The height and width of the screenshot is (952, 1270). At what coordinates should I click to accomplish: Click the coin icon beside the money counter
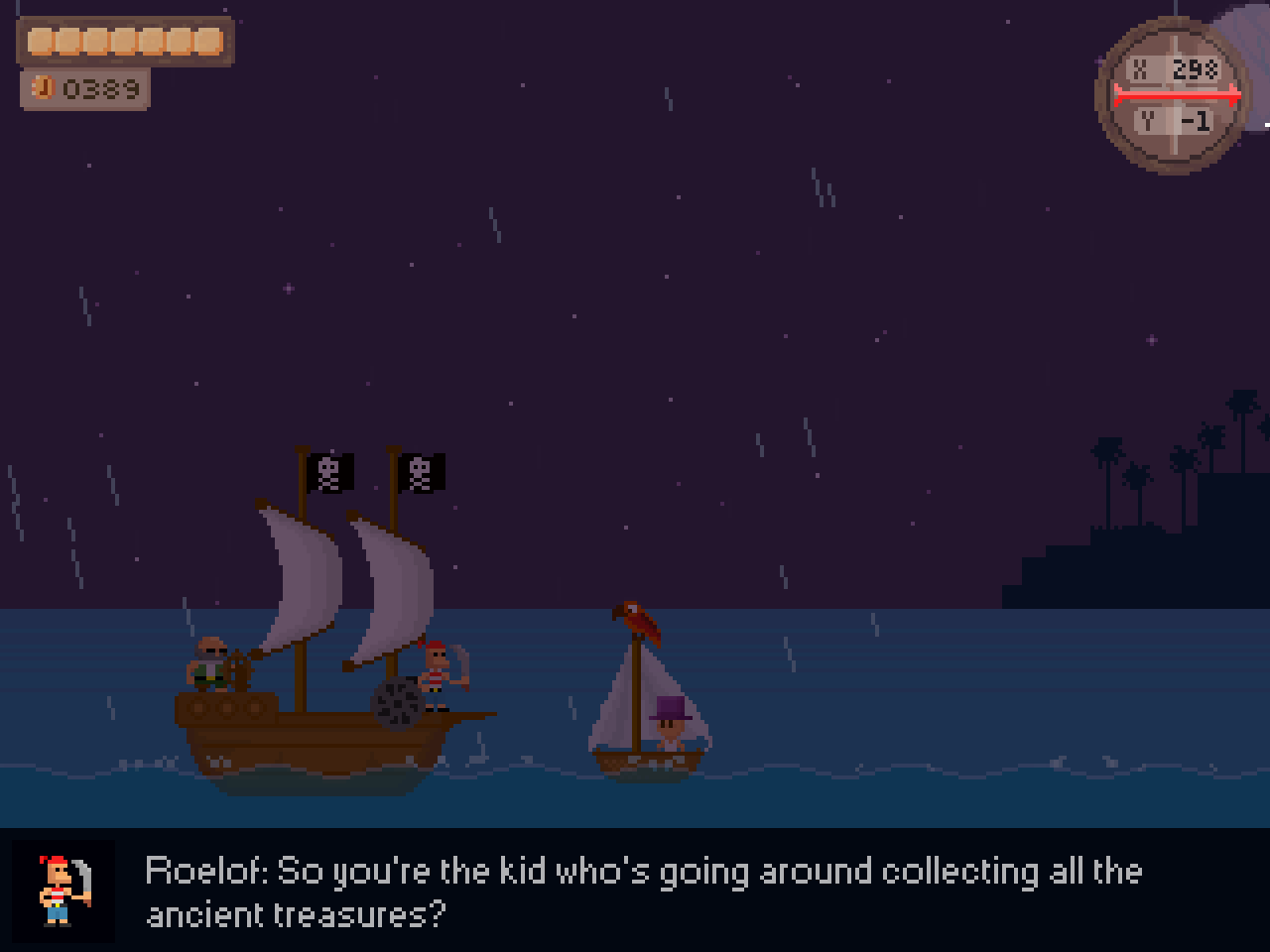pos(42,87)
